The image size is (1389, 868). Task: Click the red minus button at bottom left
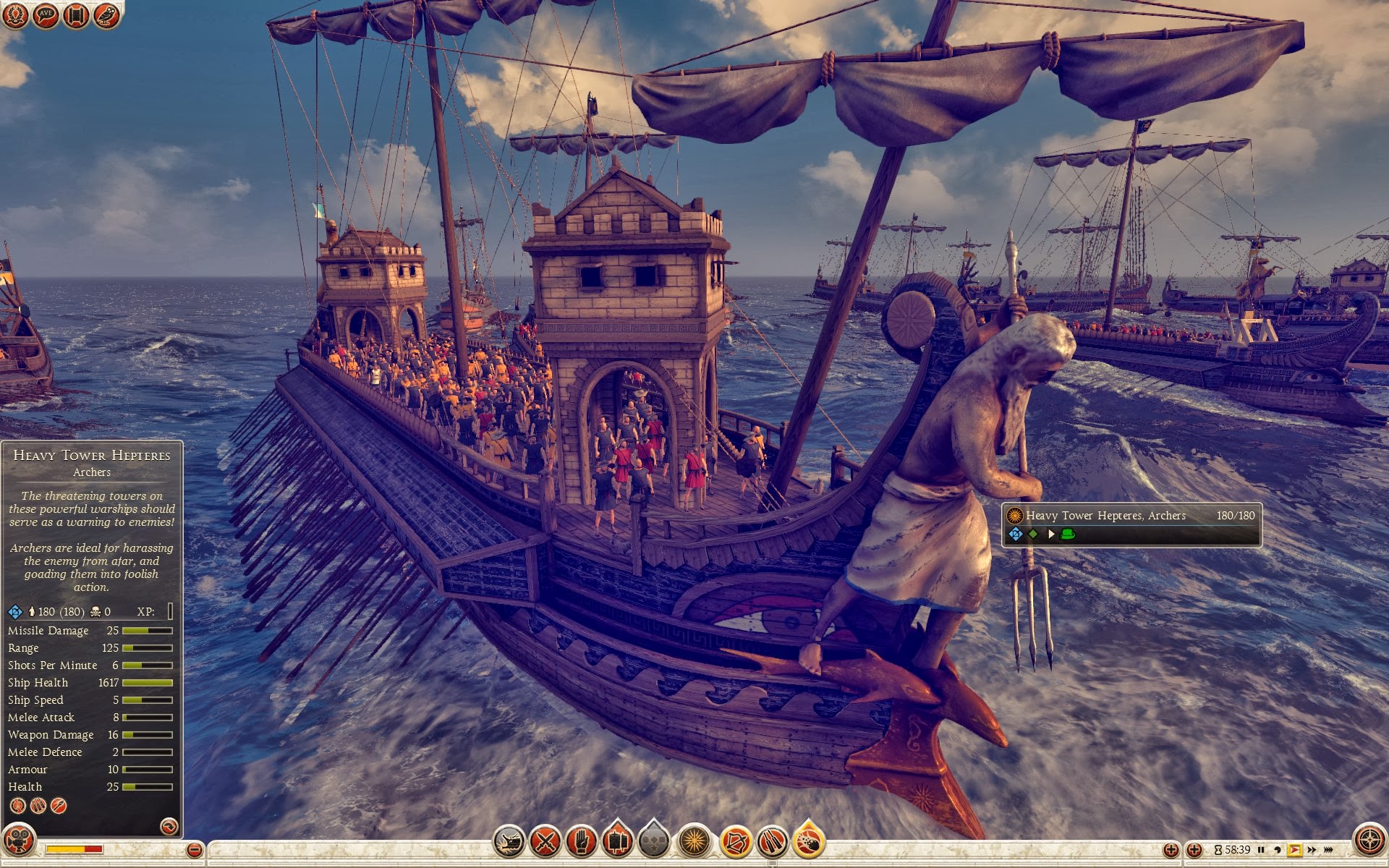pos(194,850)
